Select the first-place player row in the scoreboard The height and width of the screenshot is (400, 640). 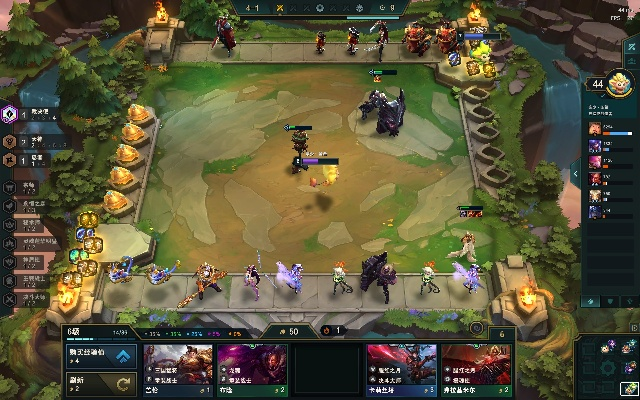pyautogui.click(x=611, y=129)
